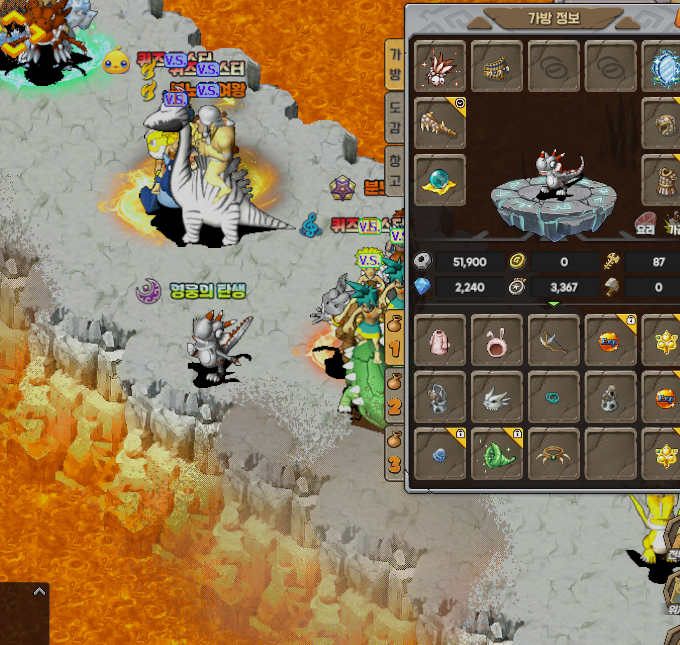Select the teal ring inventory item
The width and height of the screenshot is (680, 645).
pos(554,397)
